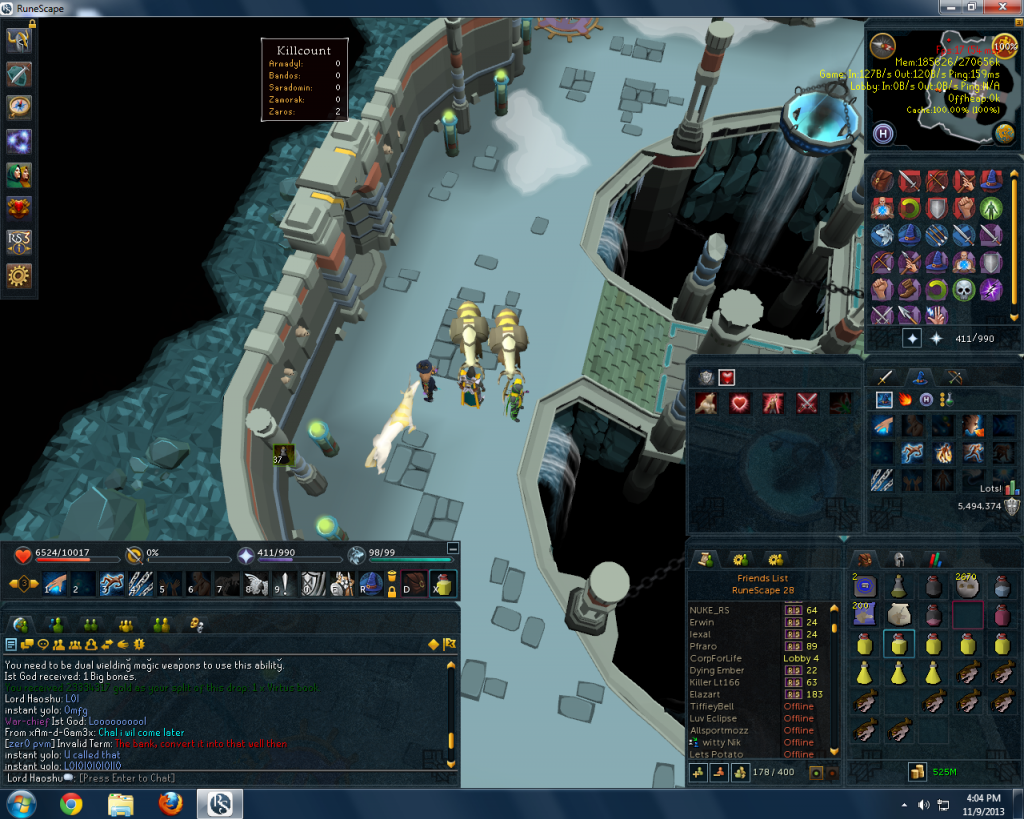
Task: Minimise the action bar
Action: tap(452, 548)
